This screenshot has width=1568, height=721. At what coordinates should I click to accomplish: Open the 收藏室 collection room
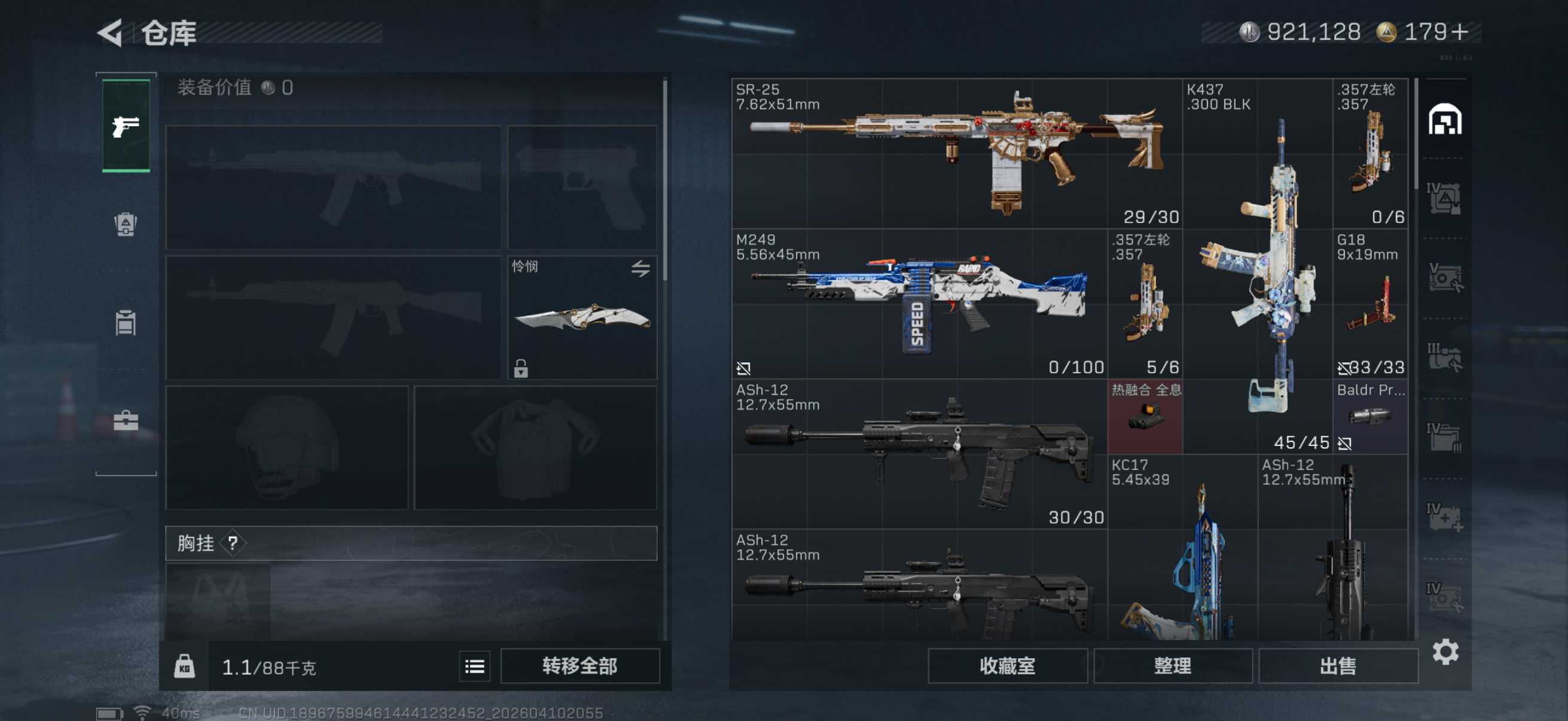pos(1007,665)
